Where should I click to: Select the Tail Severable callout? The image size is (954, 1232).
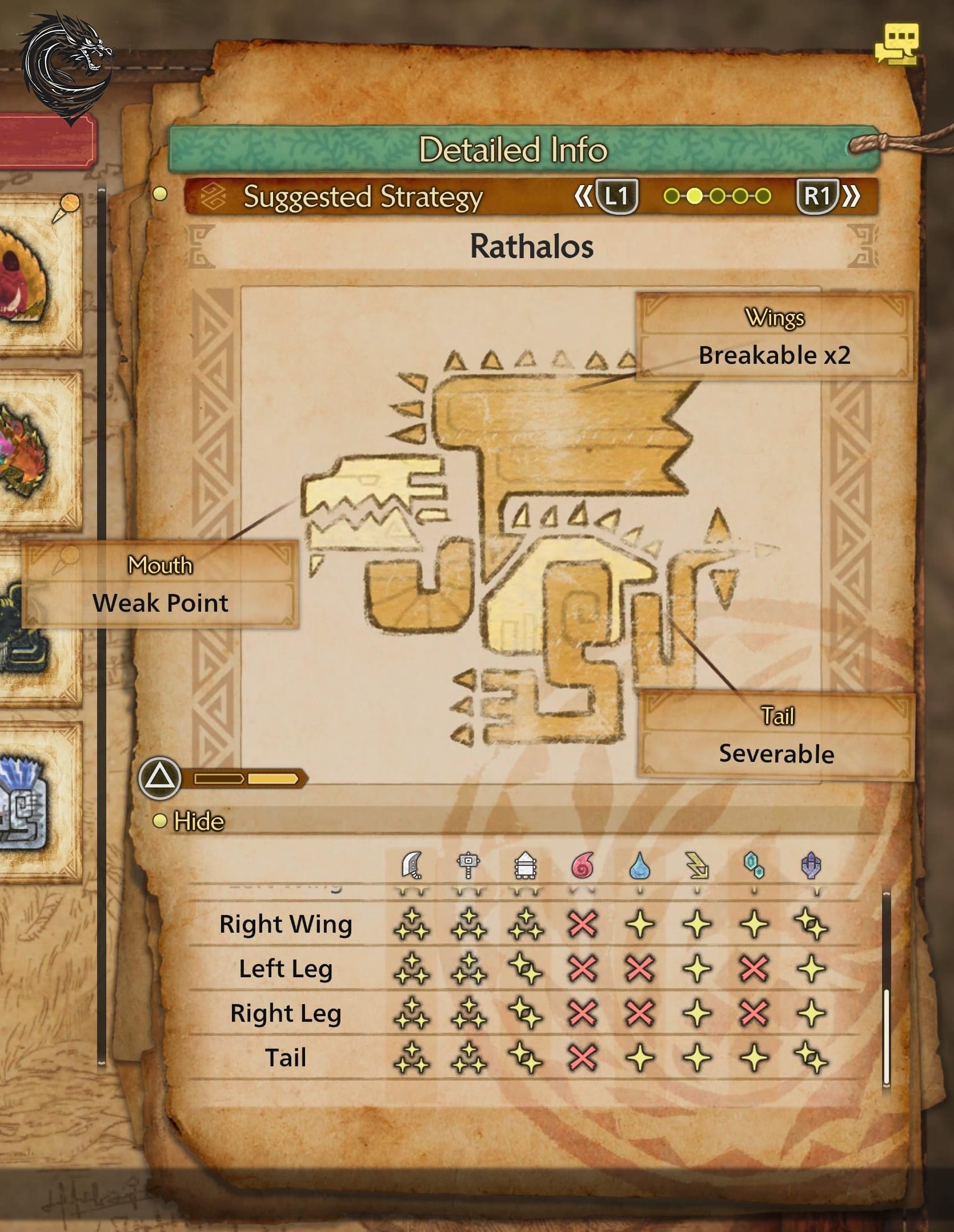(776, 736)
